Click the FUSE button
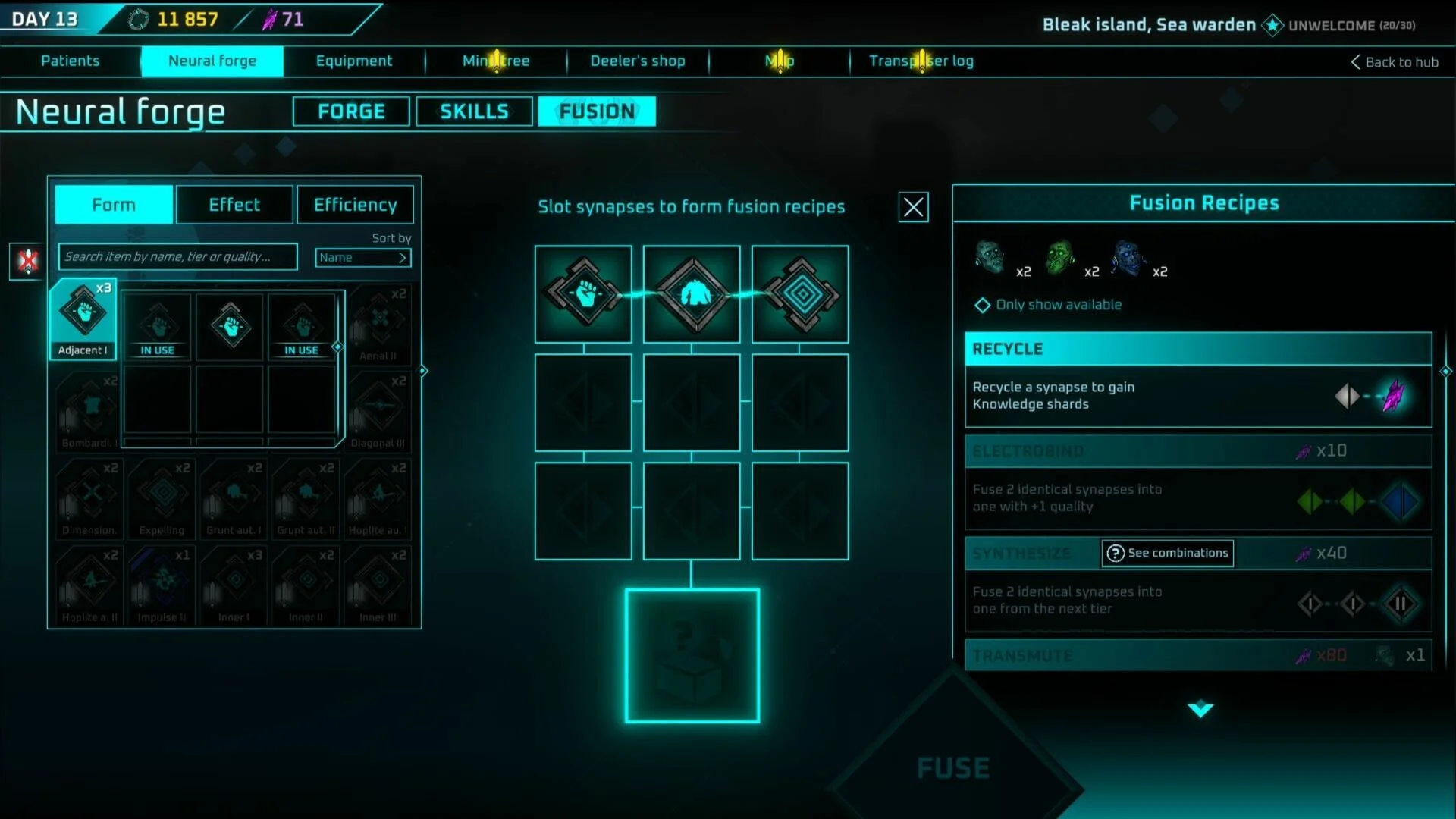Viewport: 1456px width, 819px height. [953, 768]
